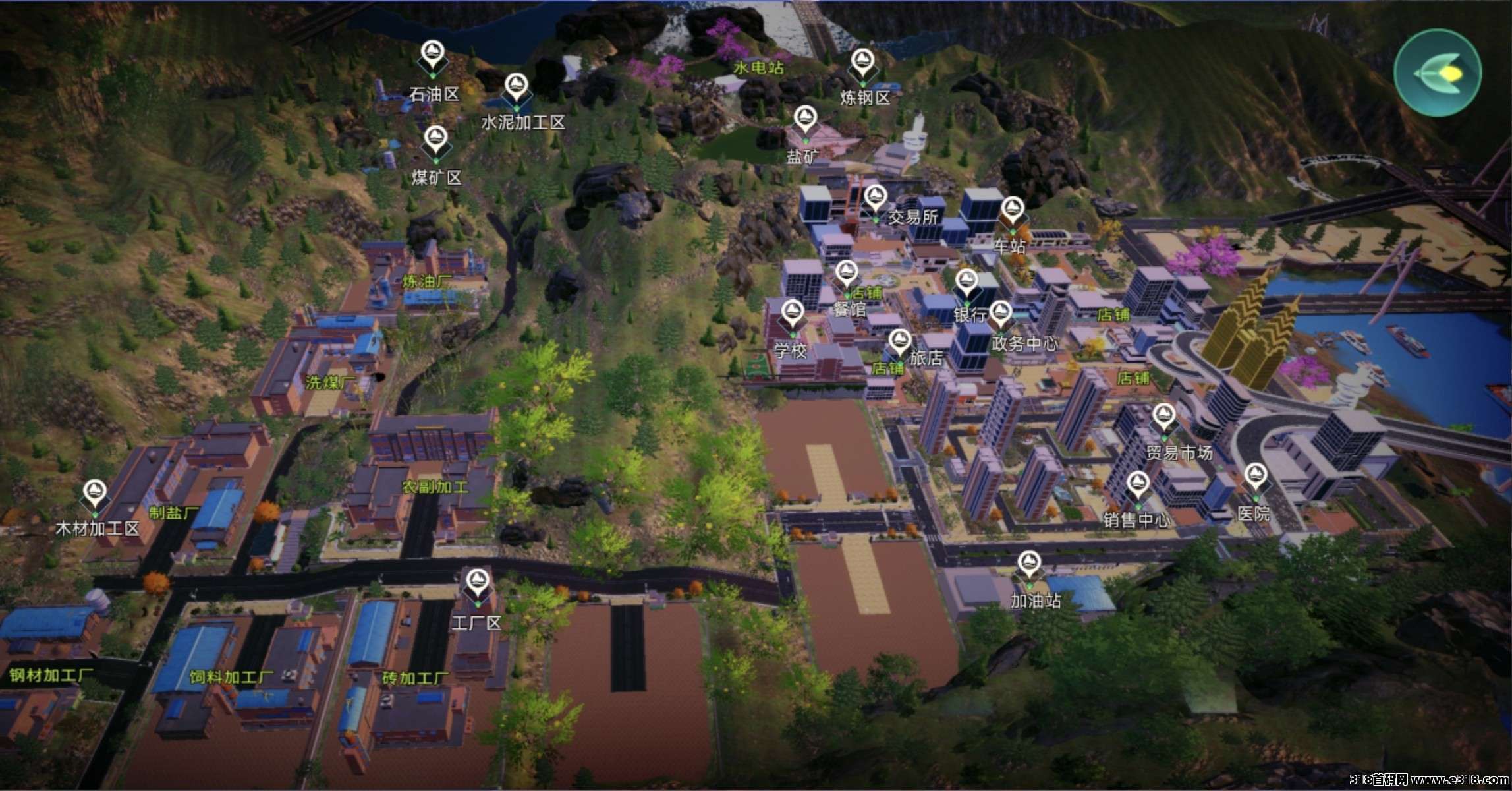This screenshot has height=791, width=1512.
Task: Select the 政务中心 map pin
Action: [1001, 314]
